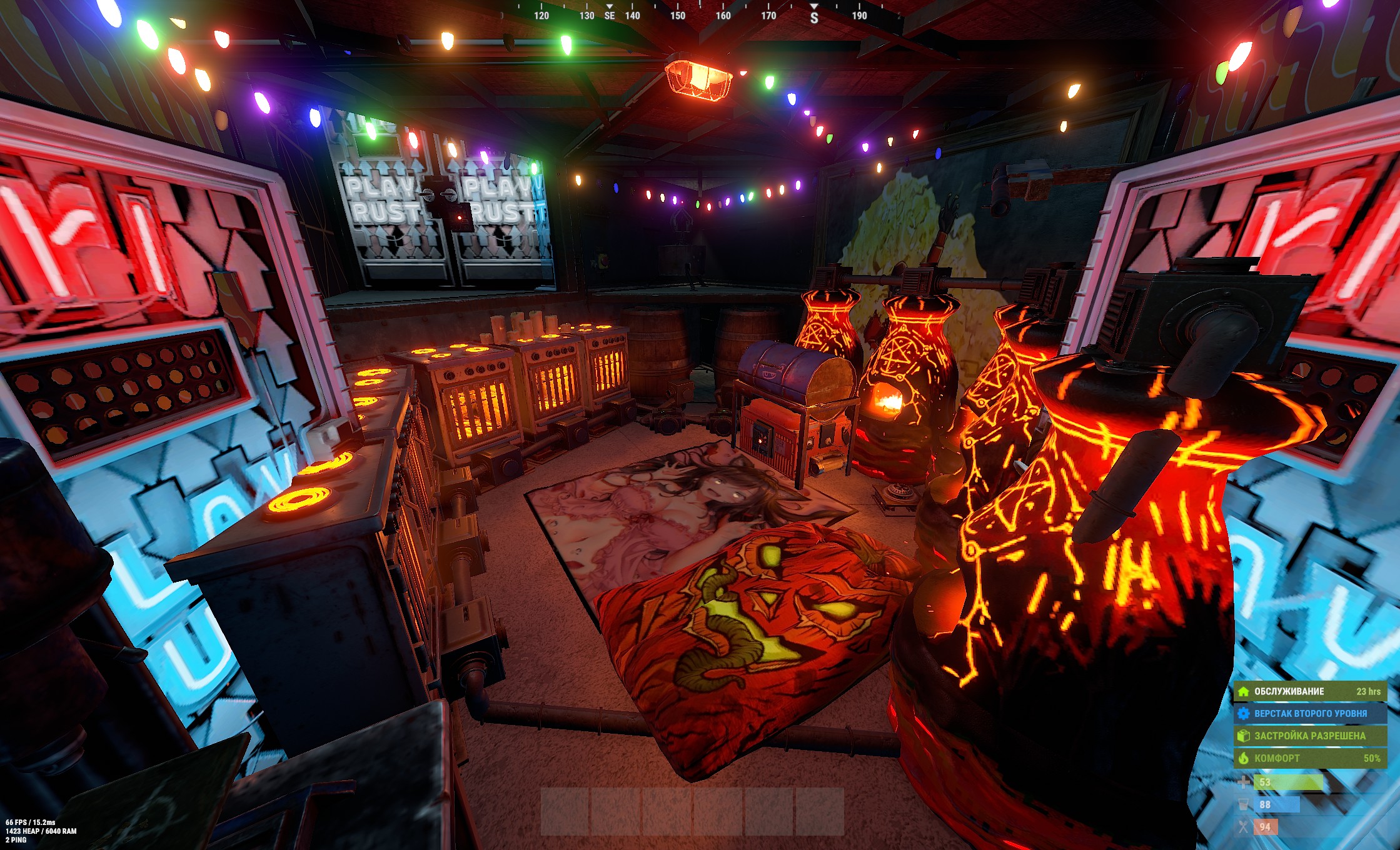Click the compass heading strip
Screen dimensions: 1400x850
pyautogui.click(x=700, y=14)
